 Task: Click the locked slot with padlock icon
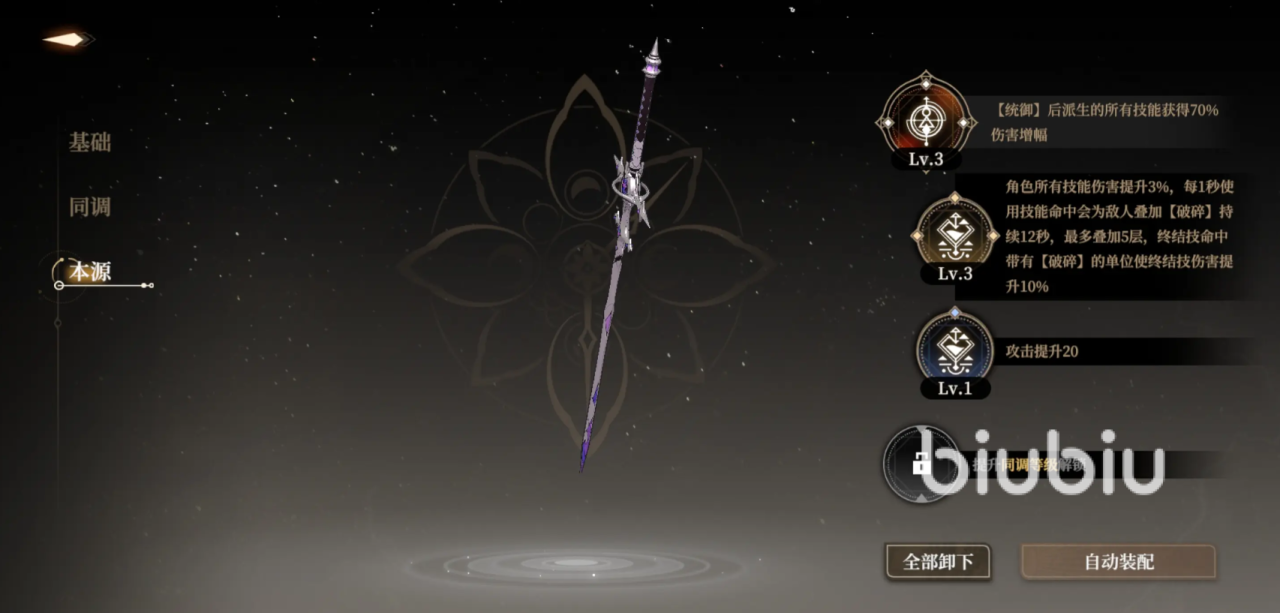point(921,463)
